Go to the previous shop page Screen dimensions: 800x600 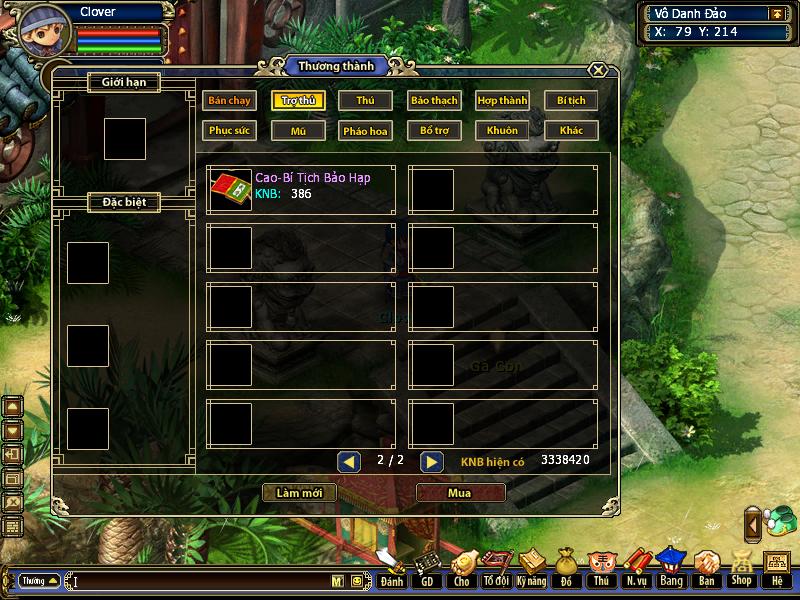348,461
